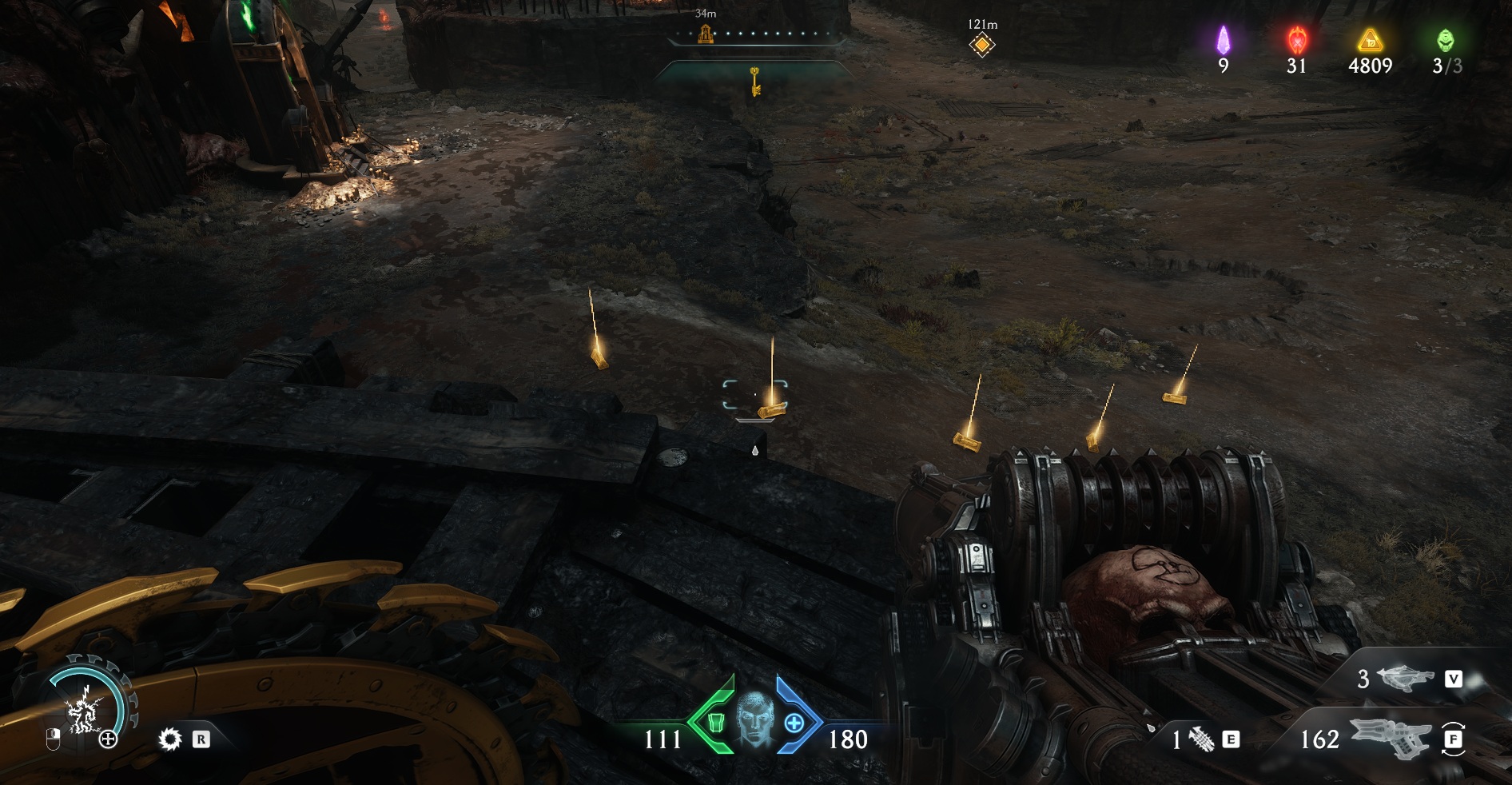Select the equipped gun icon with 162 ammo
The image size is (1512, 785).
coord(1390,738)
